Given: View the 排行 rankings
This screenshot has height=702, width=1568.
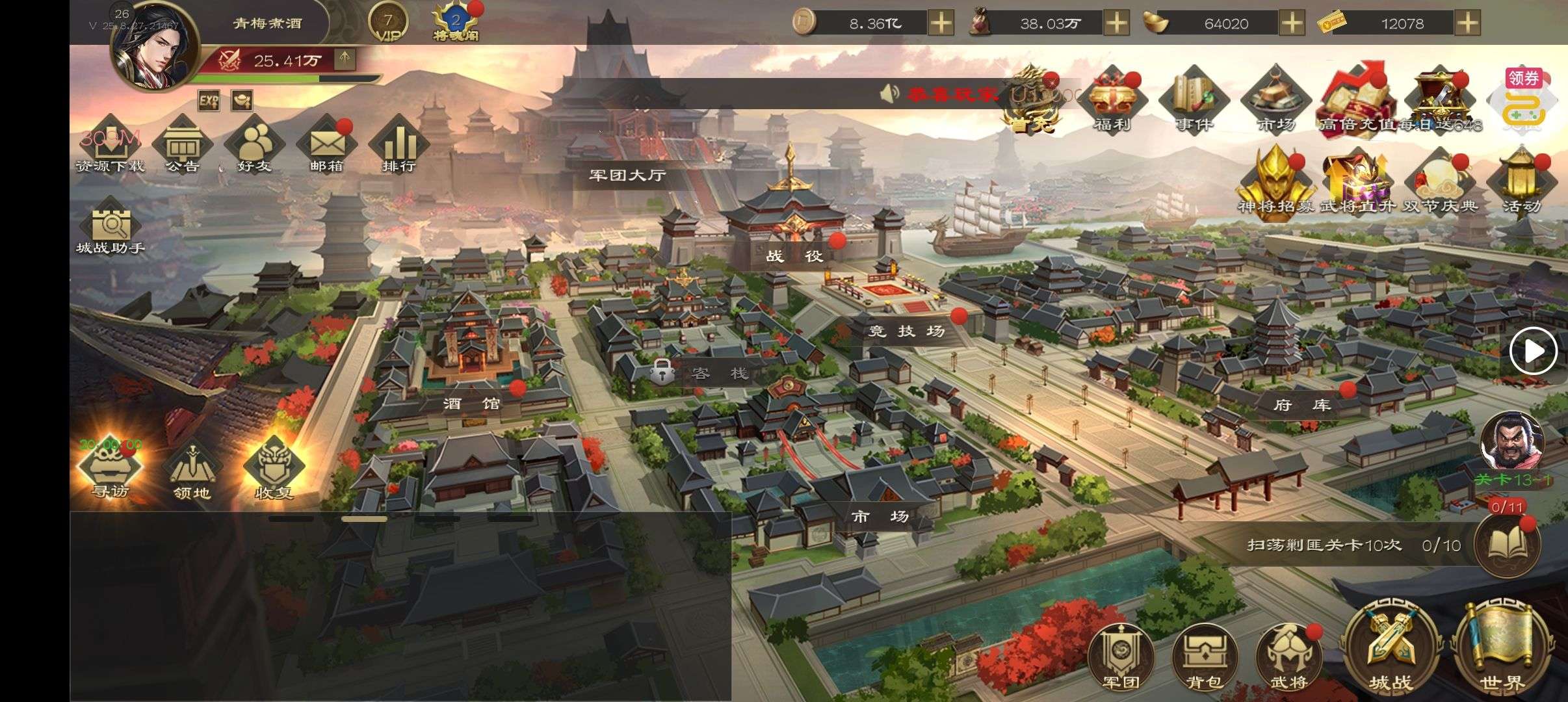Looking at the screenshot, I should pos(399,146).
